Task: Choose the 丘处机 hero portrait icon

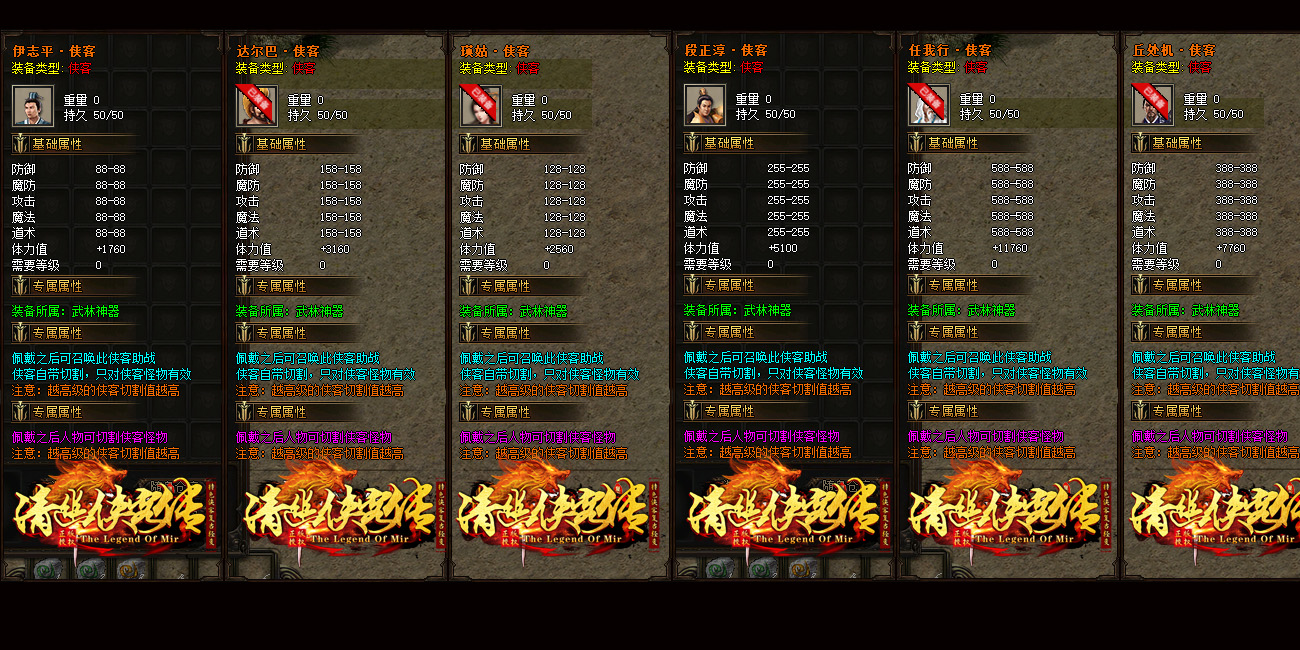Action: point(1152,105)
